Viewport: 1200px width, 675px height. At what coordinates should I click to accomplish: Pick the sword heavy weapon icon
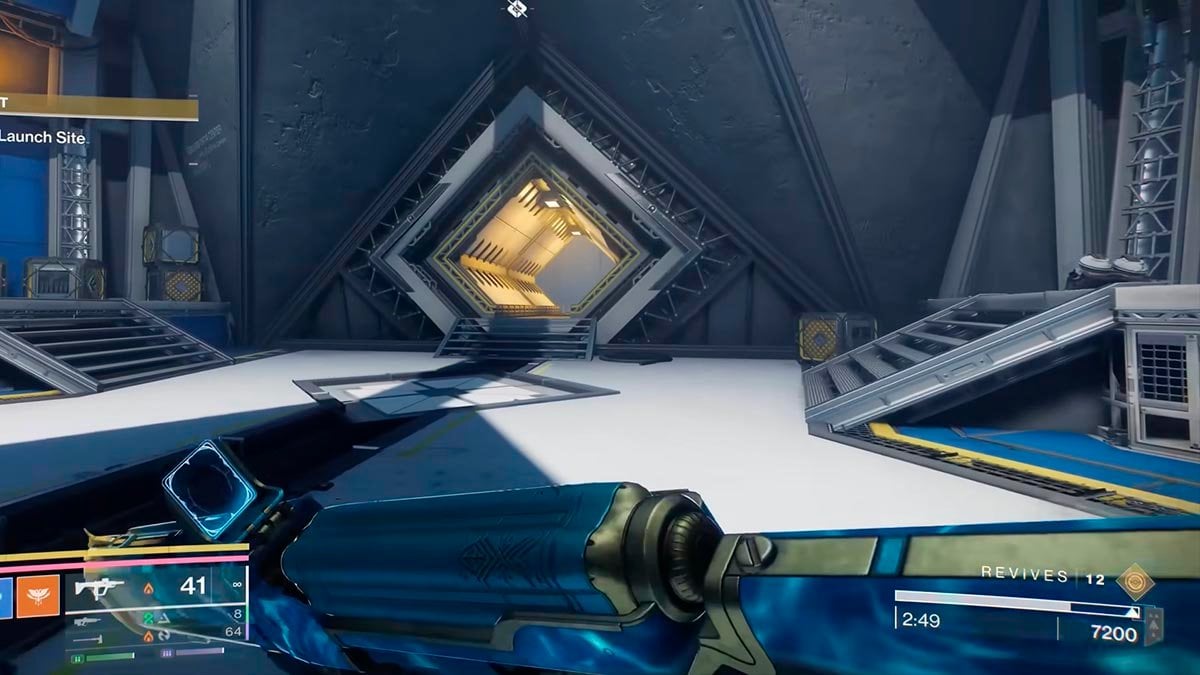click(x=88, y=637)
